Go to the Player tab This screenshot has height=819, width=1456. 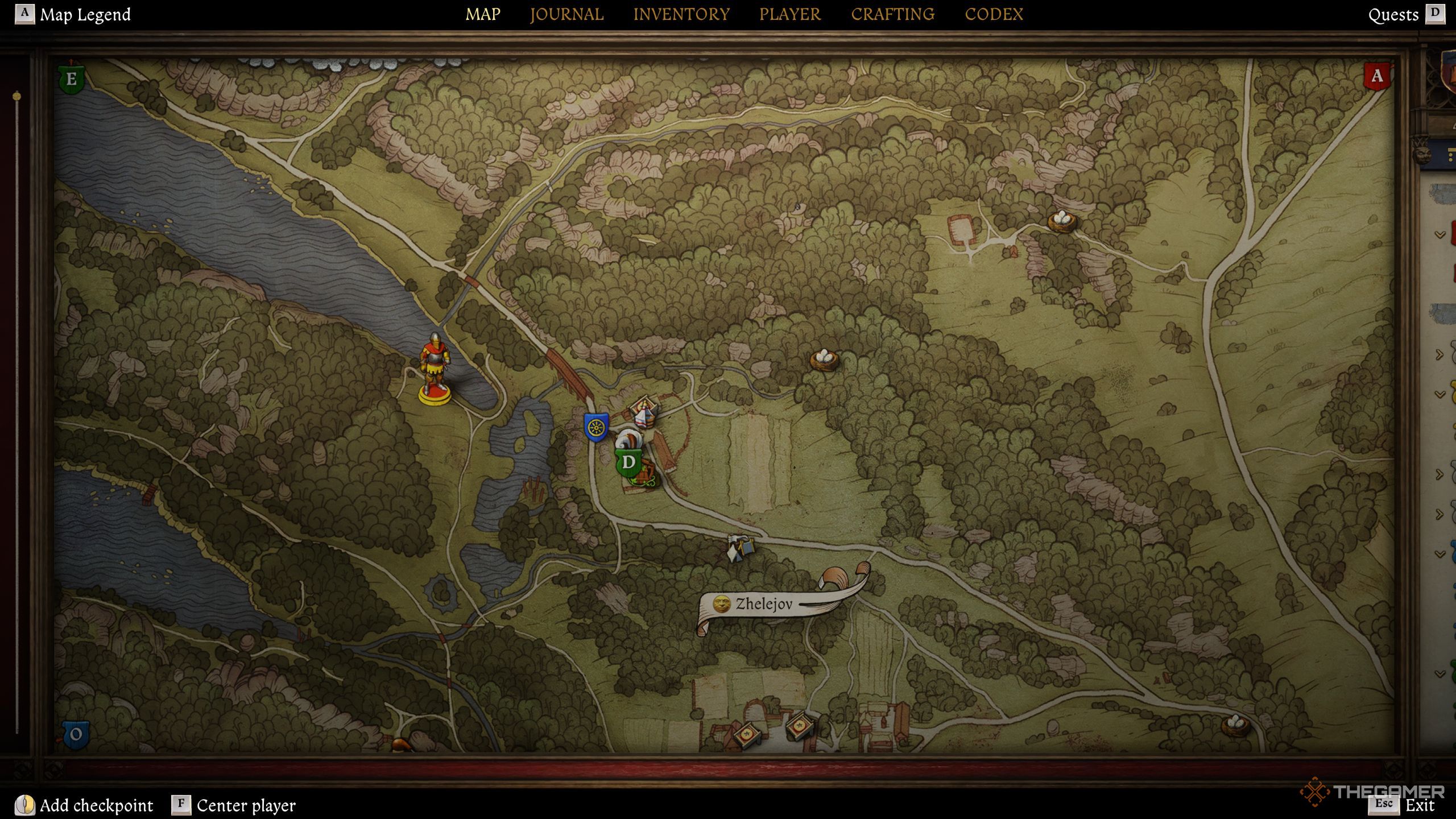[790, 14]
